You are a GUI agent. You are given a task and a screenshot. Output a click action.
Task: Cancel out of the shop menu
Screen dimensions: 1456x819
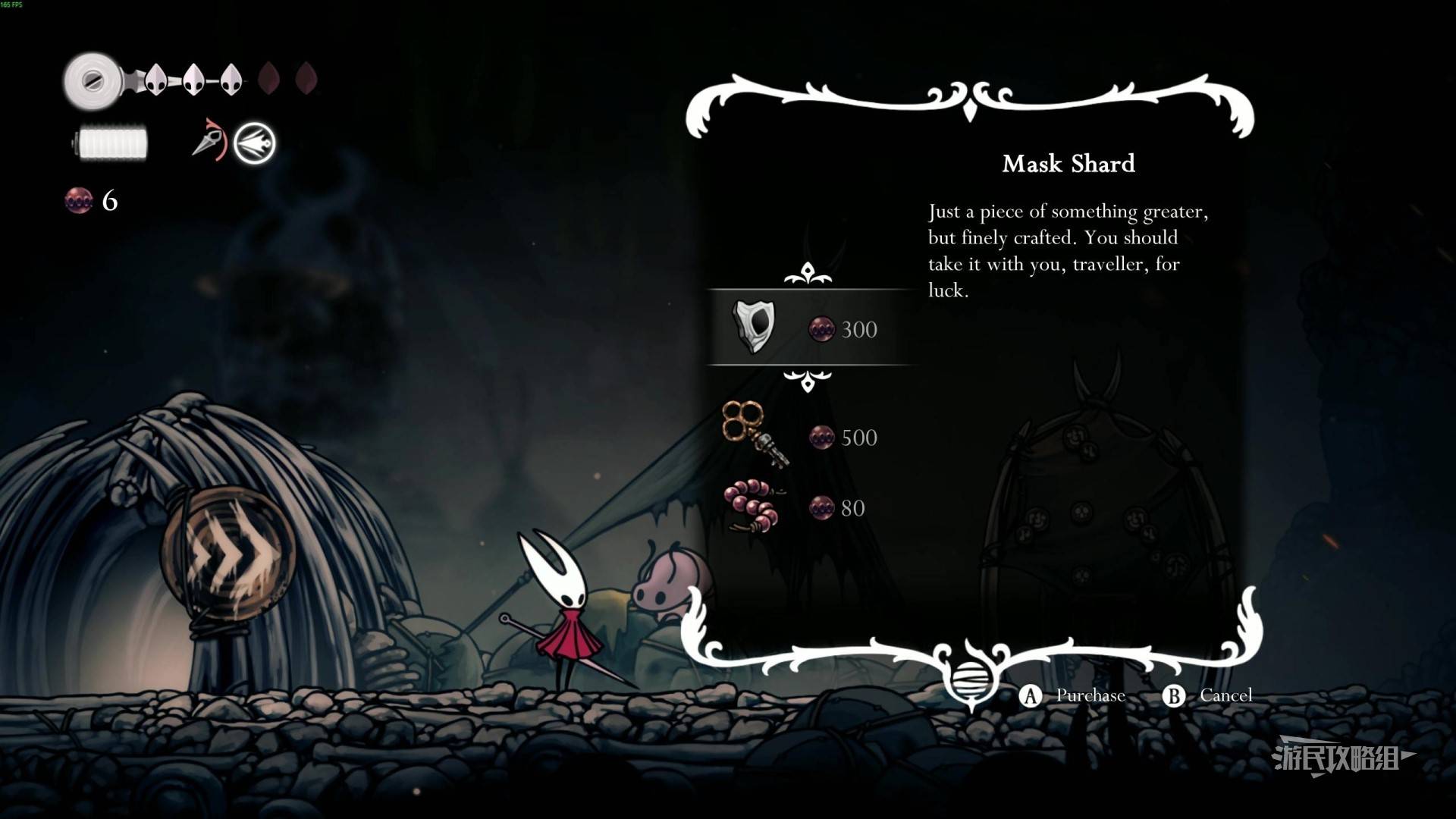1209,695
